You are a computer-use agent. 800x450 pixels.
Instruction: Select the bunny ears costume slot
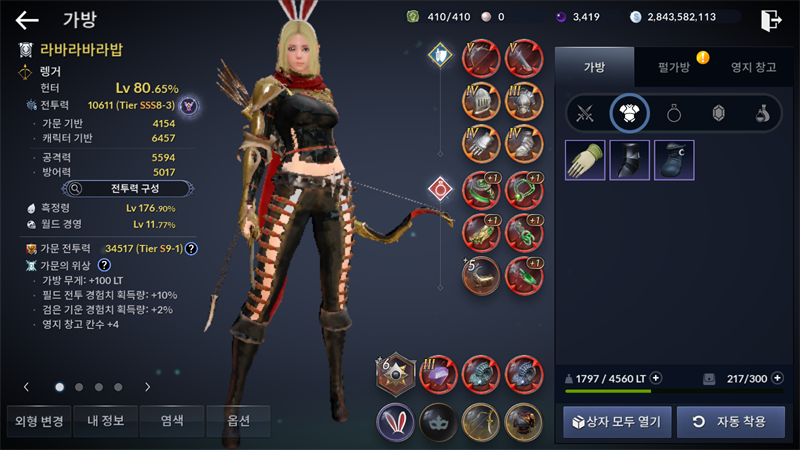tap(396, 420)
